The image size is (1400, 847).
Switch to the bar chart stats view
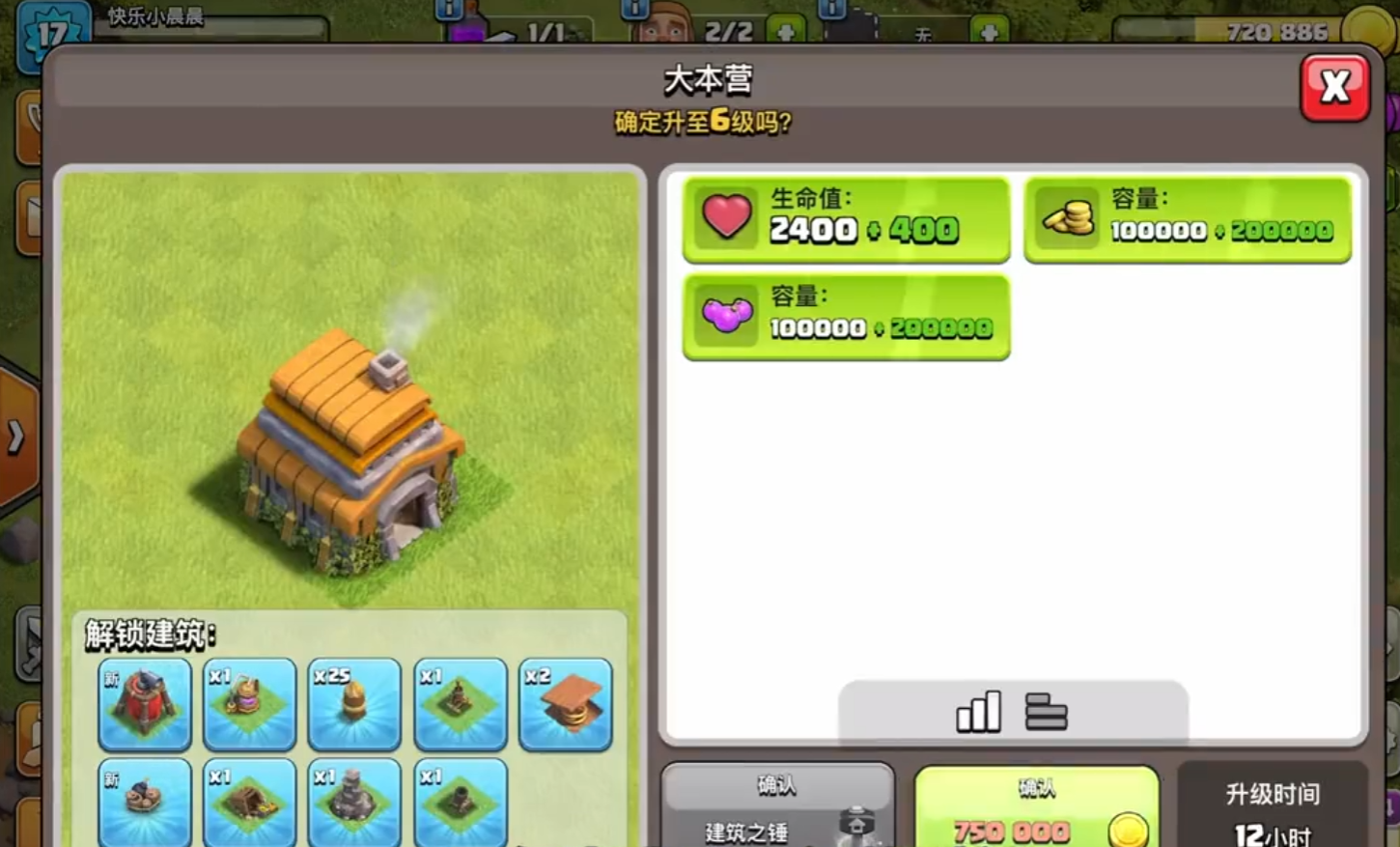click(978, 713)
